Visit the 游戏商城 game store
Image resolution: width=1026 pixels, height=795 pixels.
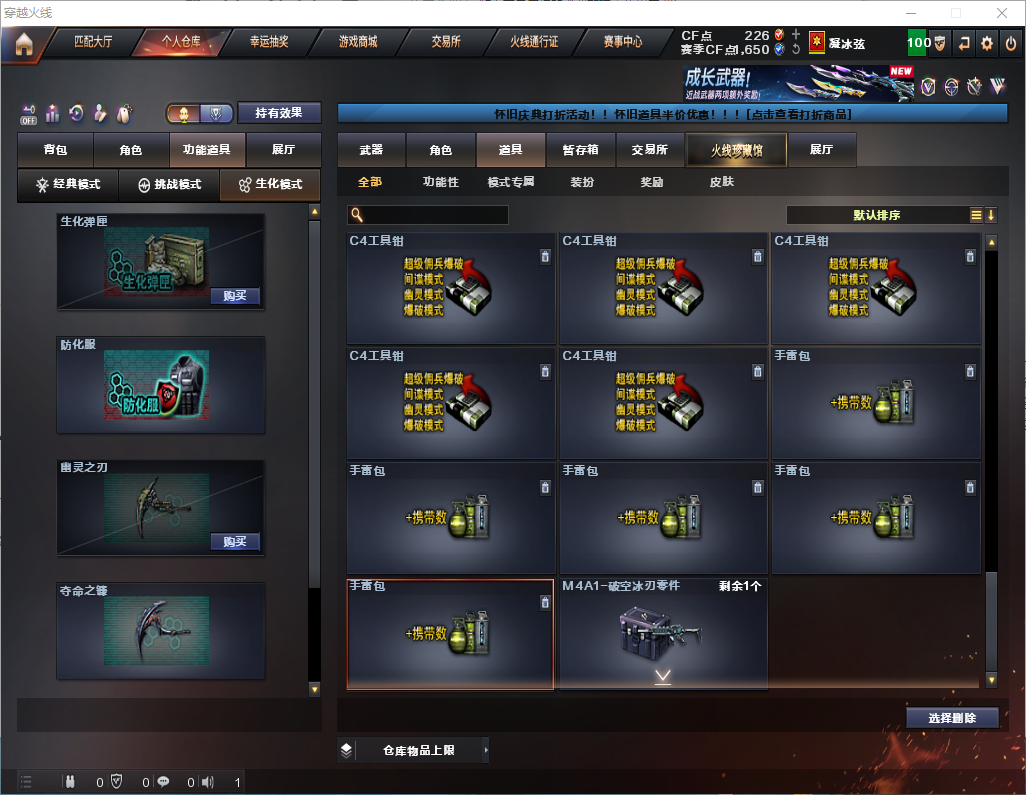(358, 42)
